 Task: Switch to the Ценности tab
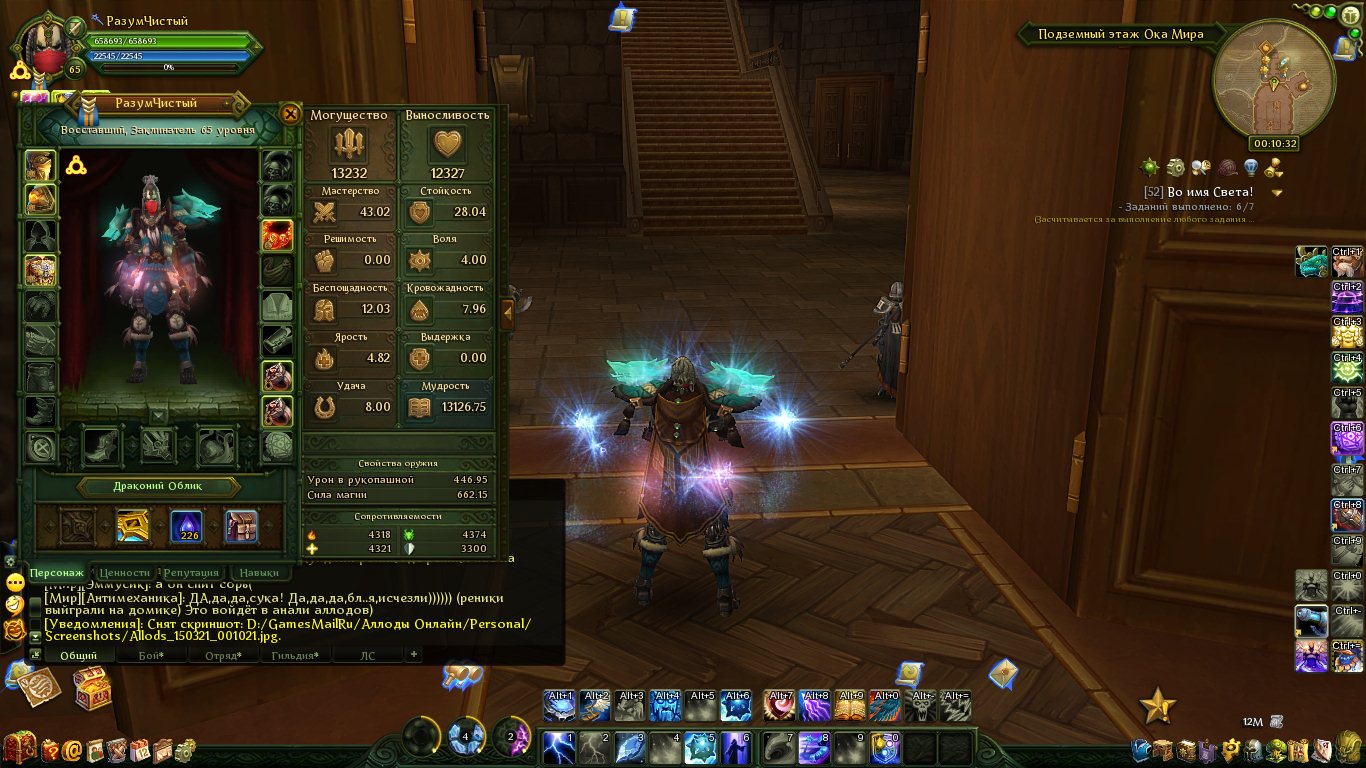tap(125, 573)
